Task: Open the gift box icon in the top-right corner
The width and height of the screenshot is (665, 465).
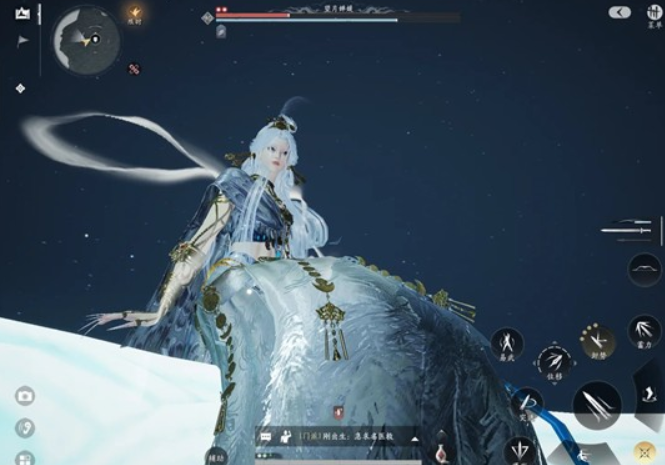Action: pyautogui.click(x=654, y=12)
